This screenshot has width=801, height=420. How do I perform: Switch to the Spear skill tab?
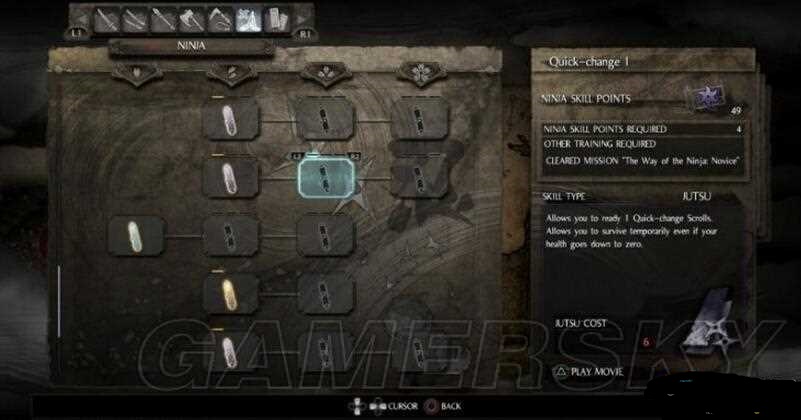click(x=164, y=18)
